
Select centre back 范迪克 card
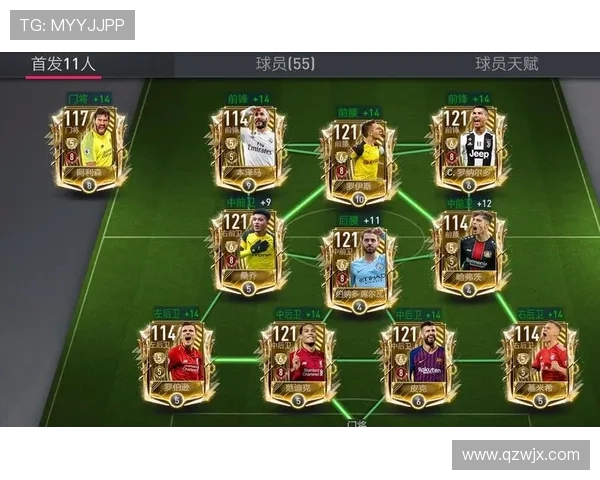296,362
